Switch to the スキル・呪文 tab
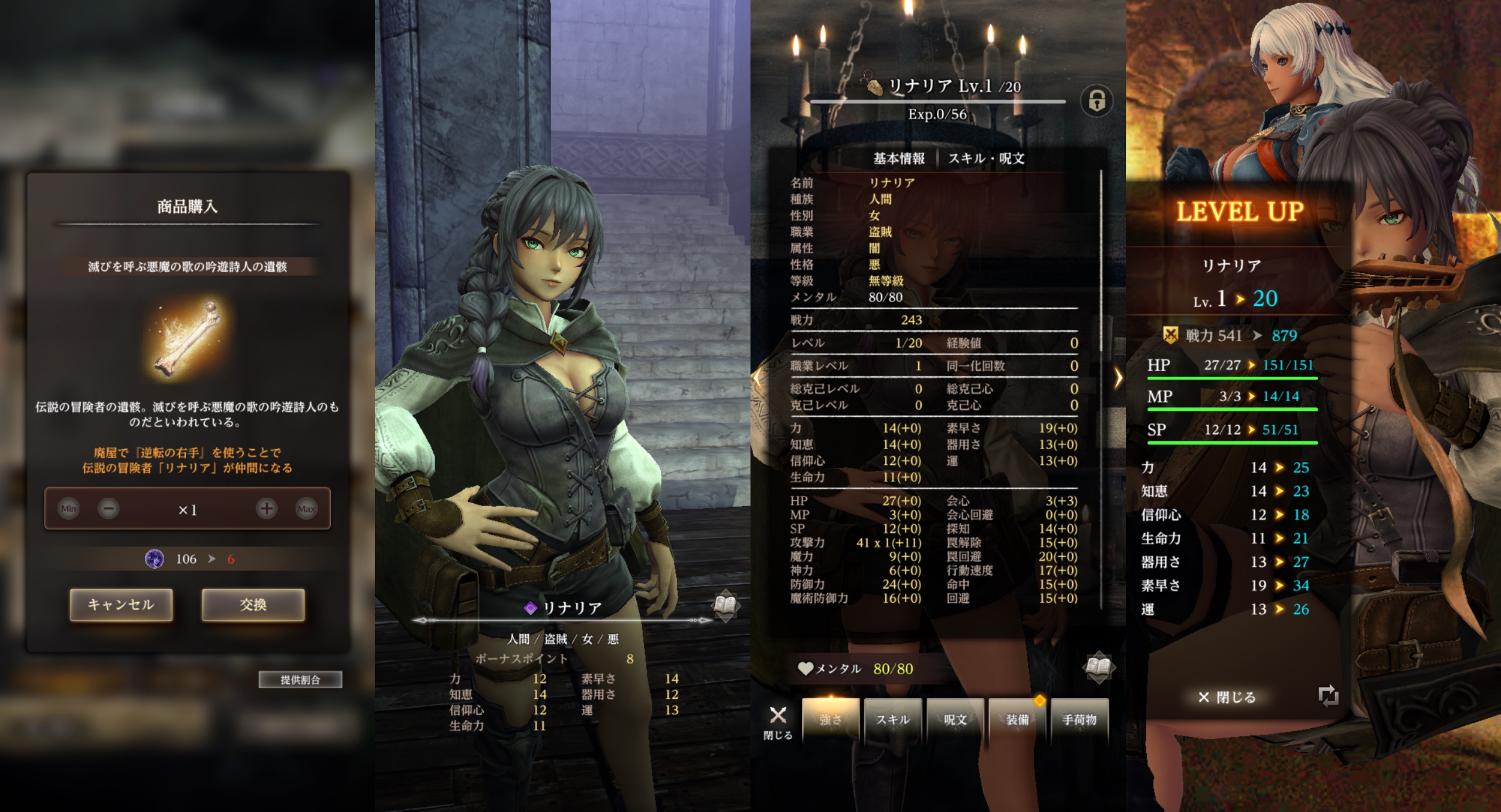1501x812 pixels. [986, 158]
